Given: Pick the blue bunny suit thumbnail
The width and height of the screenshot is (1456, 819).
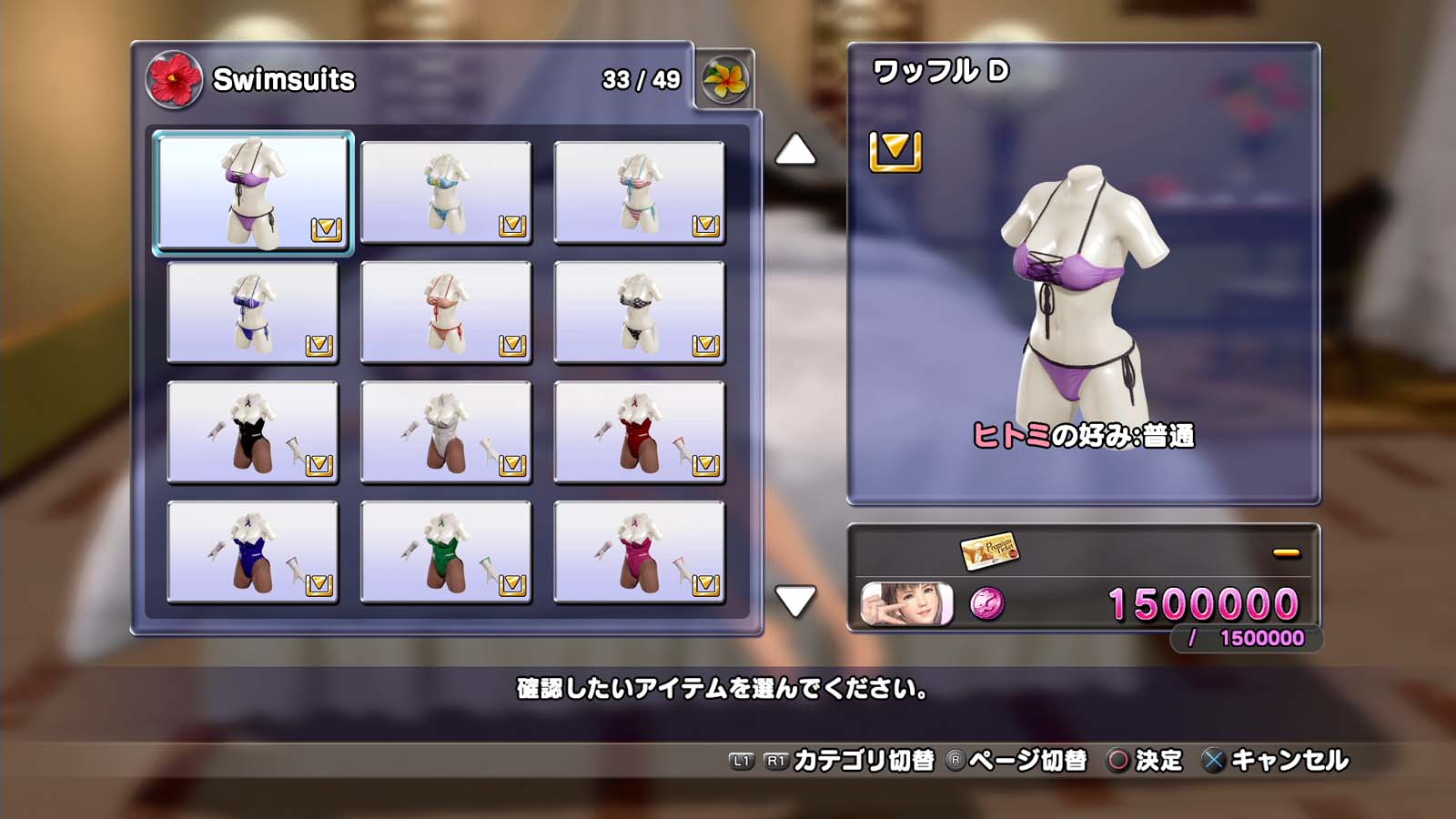Looking at the screenshot, I should (253, 552).
